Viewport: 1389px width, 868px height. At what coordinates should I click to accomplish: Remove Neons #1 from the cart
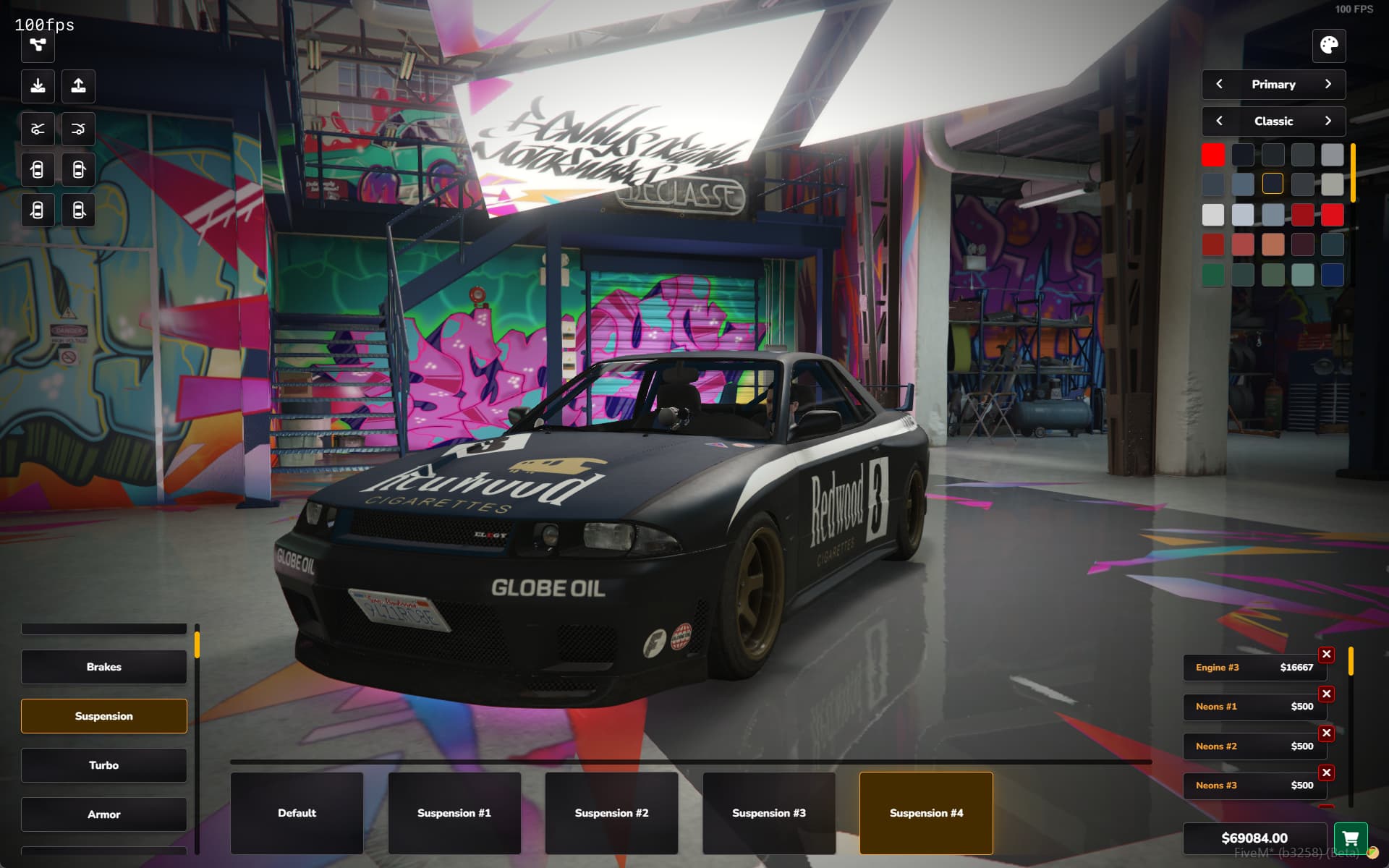tap(1326, 694)
